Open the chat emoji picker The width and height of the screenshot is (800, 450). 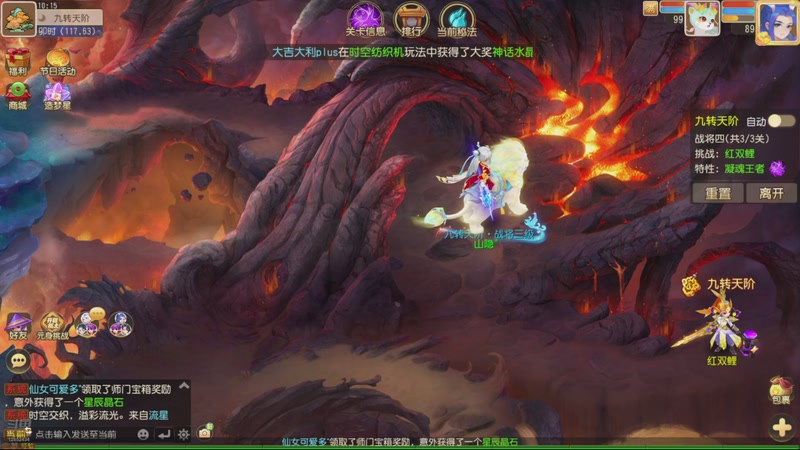pyautogui.click(x=143, y=434)
